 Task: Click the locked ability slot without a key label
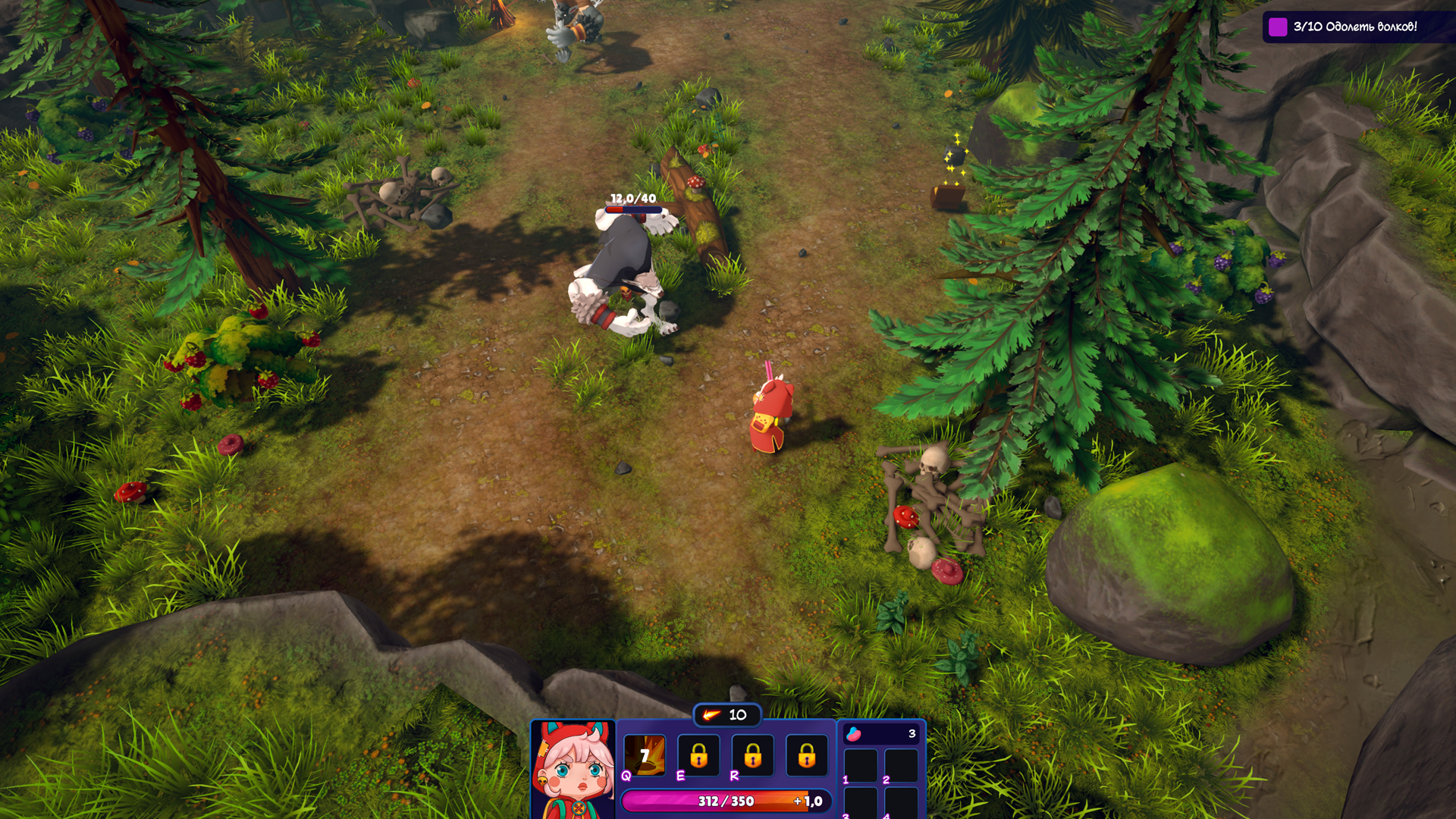(x=806, y=755)
